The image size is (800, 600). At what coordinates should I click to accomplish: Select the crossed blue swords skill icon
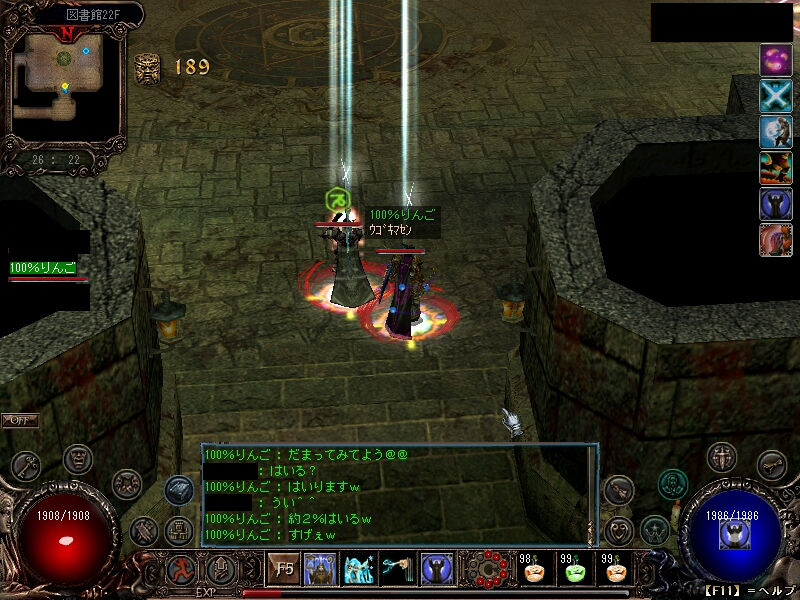pyautogui.click(x=776, y=96)
